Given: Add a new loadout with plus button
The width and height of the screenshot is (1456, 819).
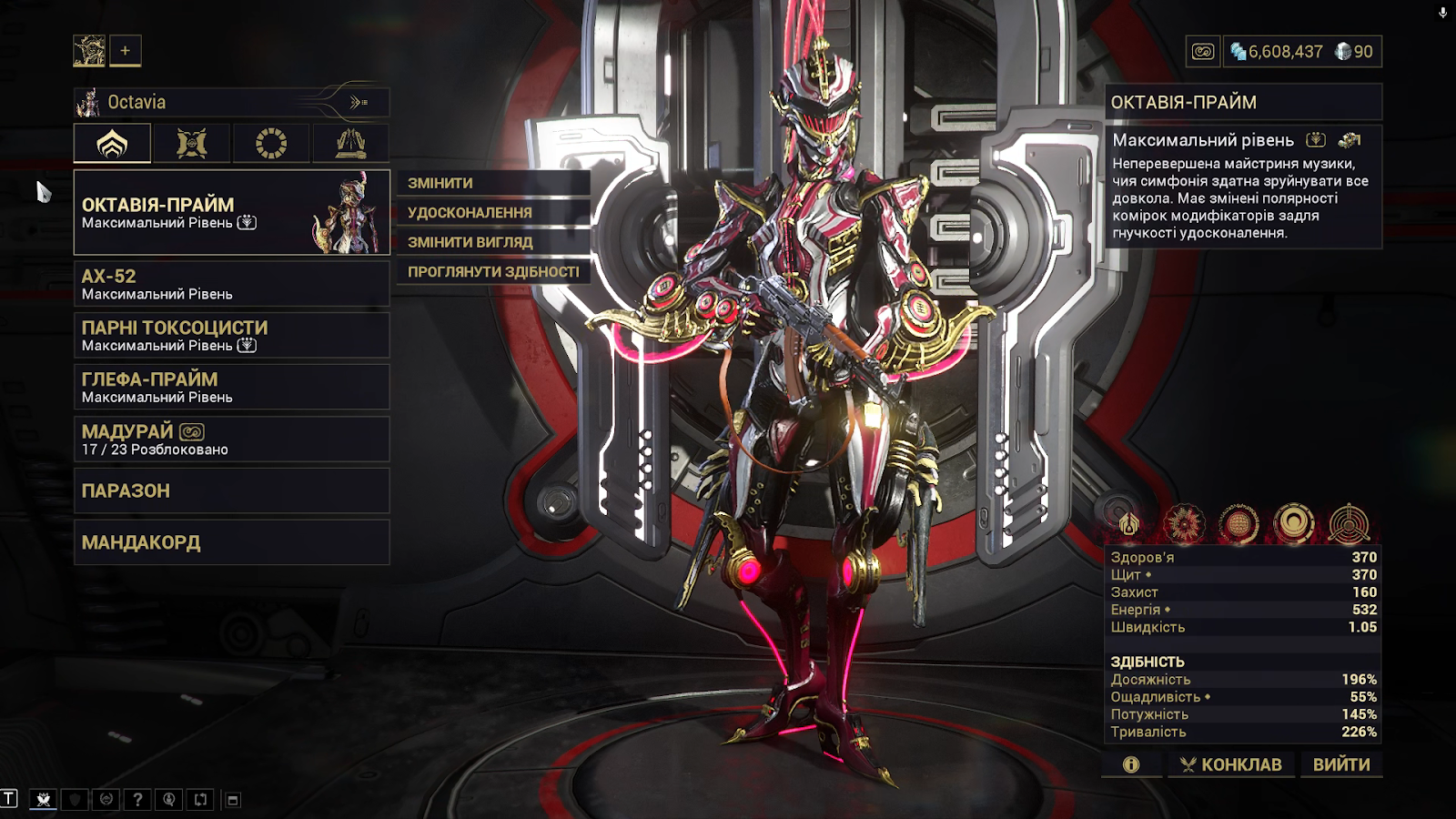Looking at the screenshot, I should pos(126,51).
